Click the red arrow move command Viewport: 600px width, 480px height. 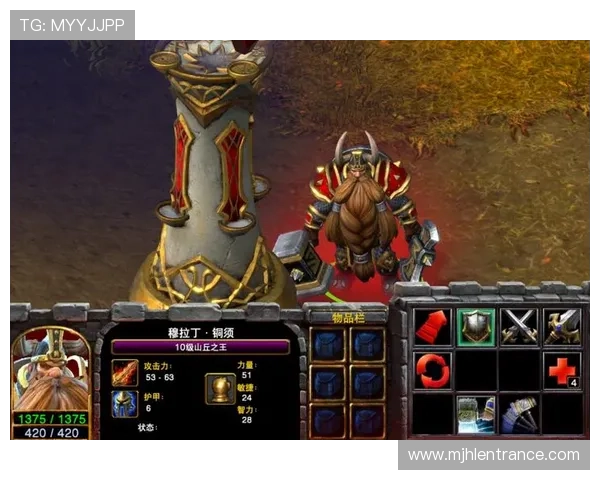click(x=432, y=327)
